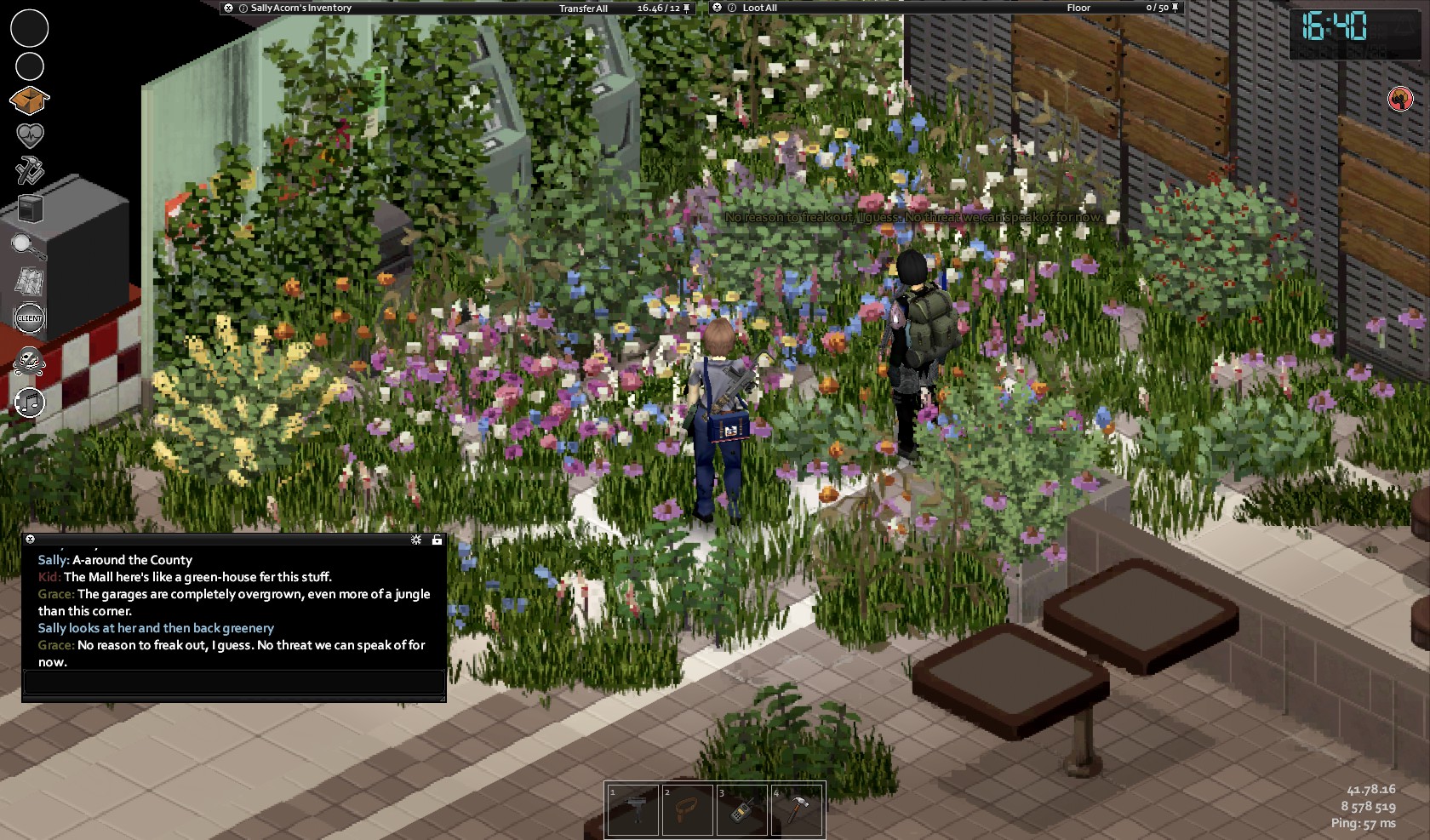Close the loot window
This screenshot has width=1430, height=840.
click(x=718, y=8)
